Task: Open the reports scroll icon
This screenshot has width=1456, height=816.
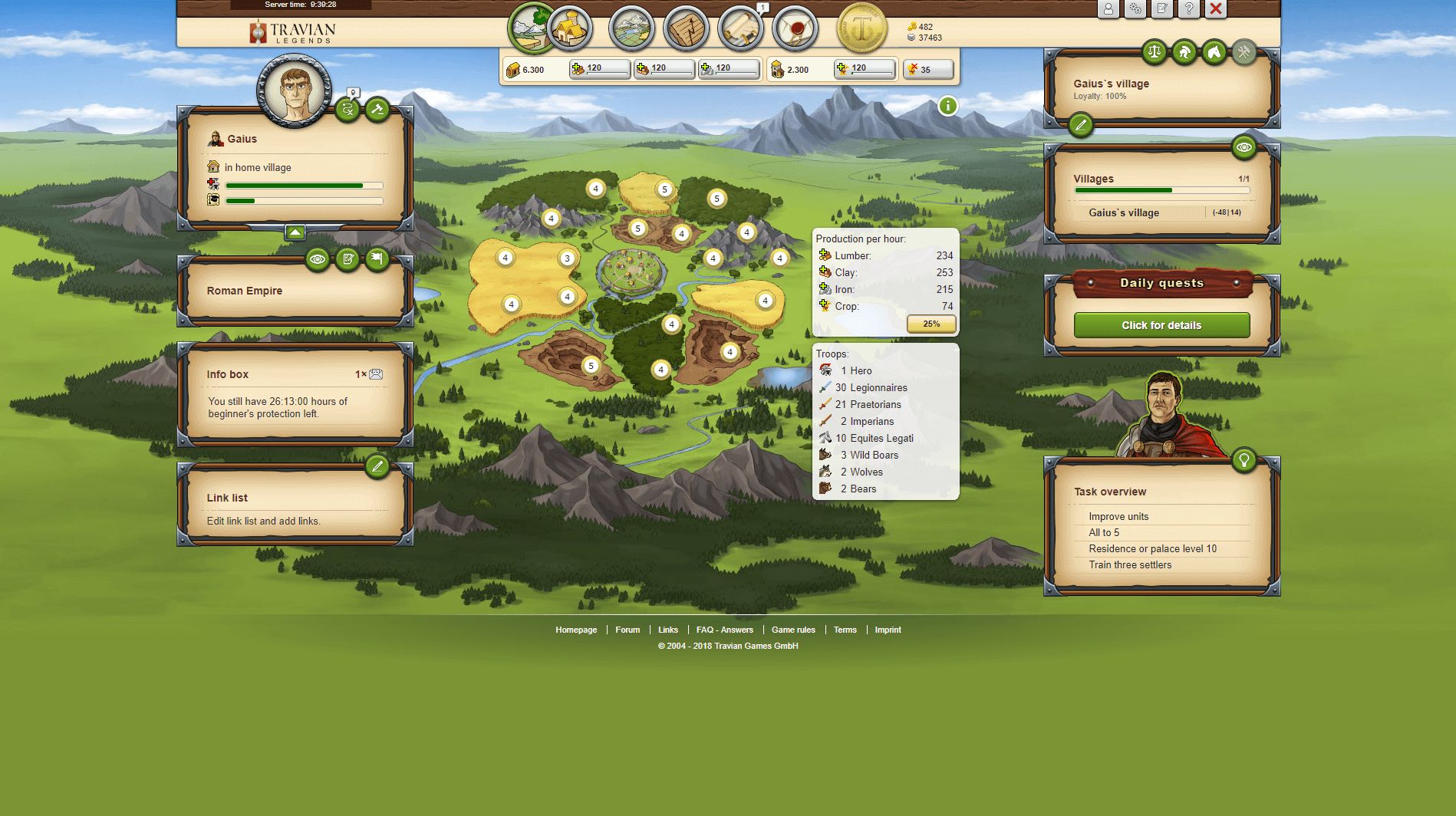Action: [x=740, y=28]
